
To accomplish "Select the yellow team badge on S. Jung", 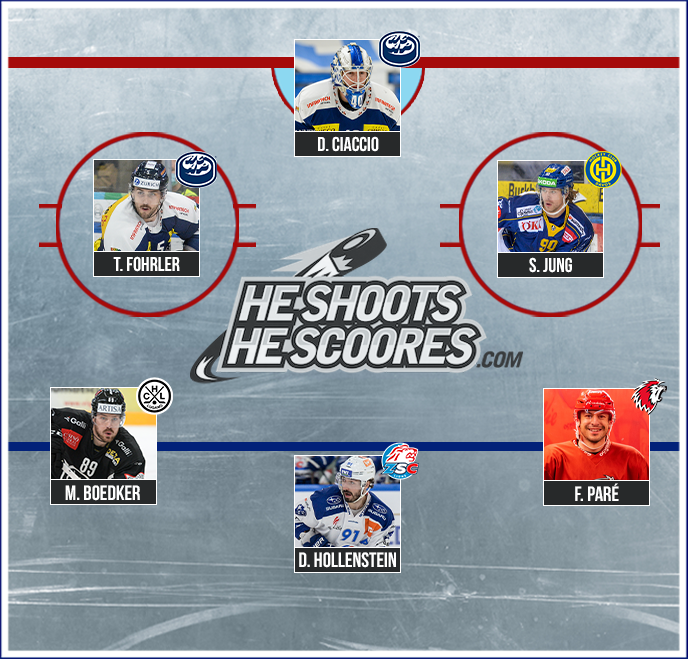I will point(603,170).
